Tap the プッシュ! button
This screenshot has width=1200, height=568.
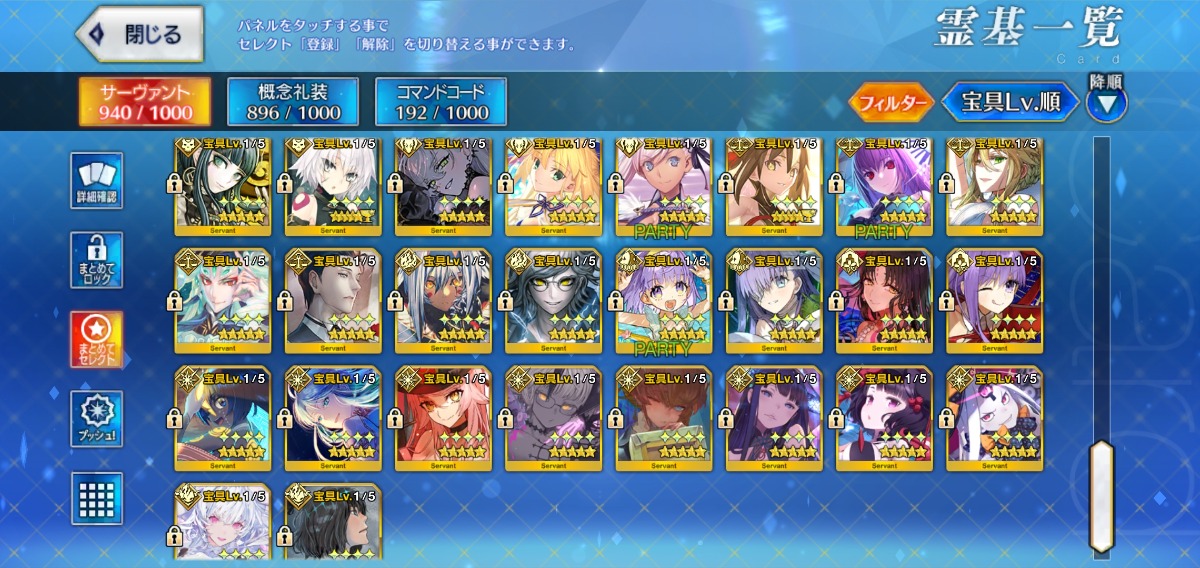[98, 419]
